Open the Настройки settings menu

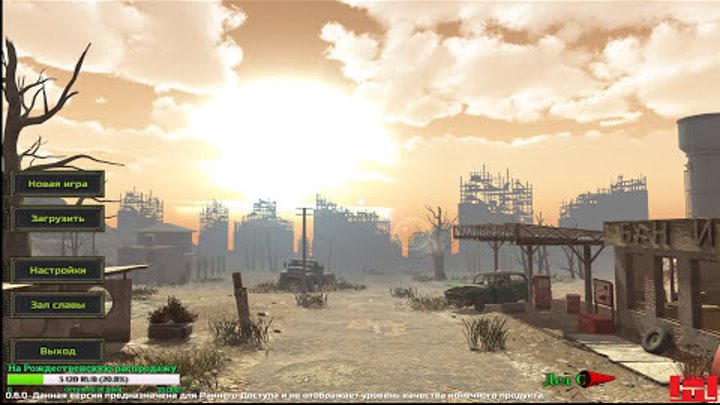tap(58, 270)
